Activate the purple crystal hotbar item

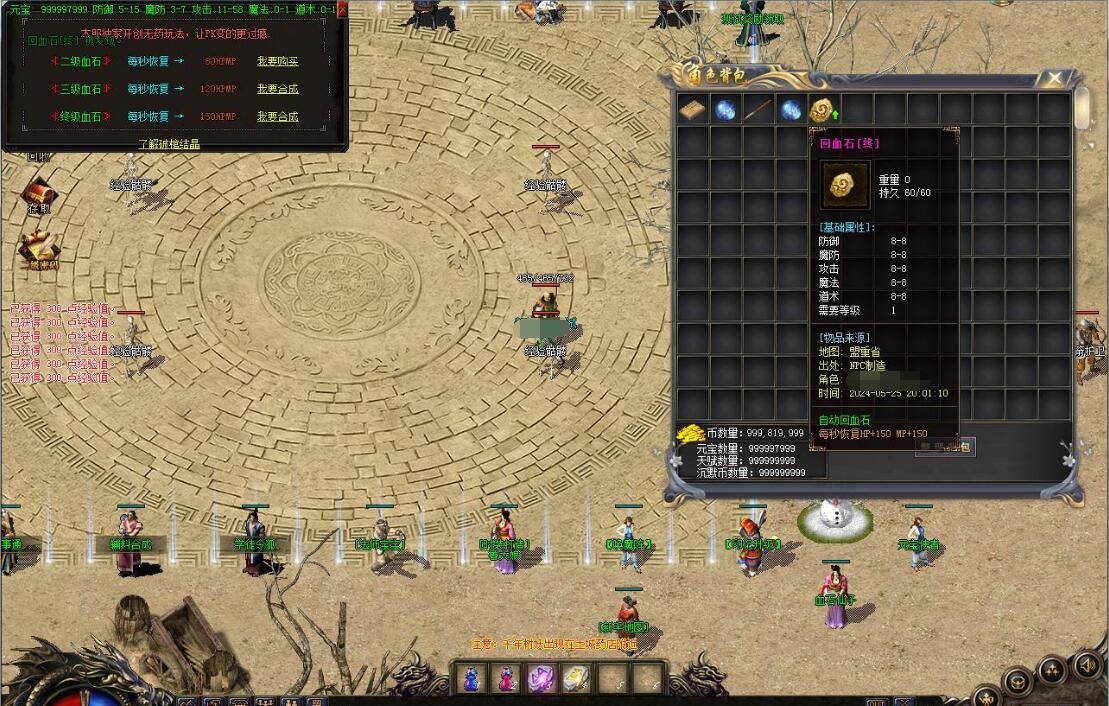click(540, 678)
